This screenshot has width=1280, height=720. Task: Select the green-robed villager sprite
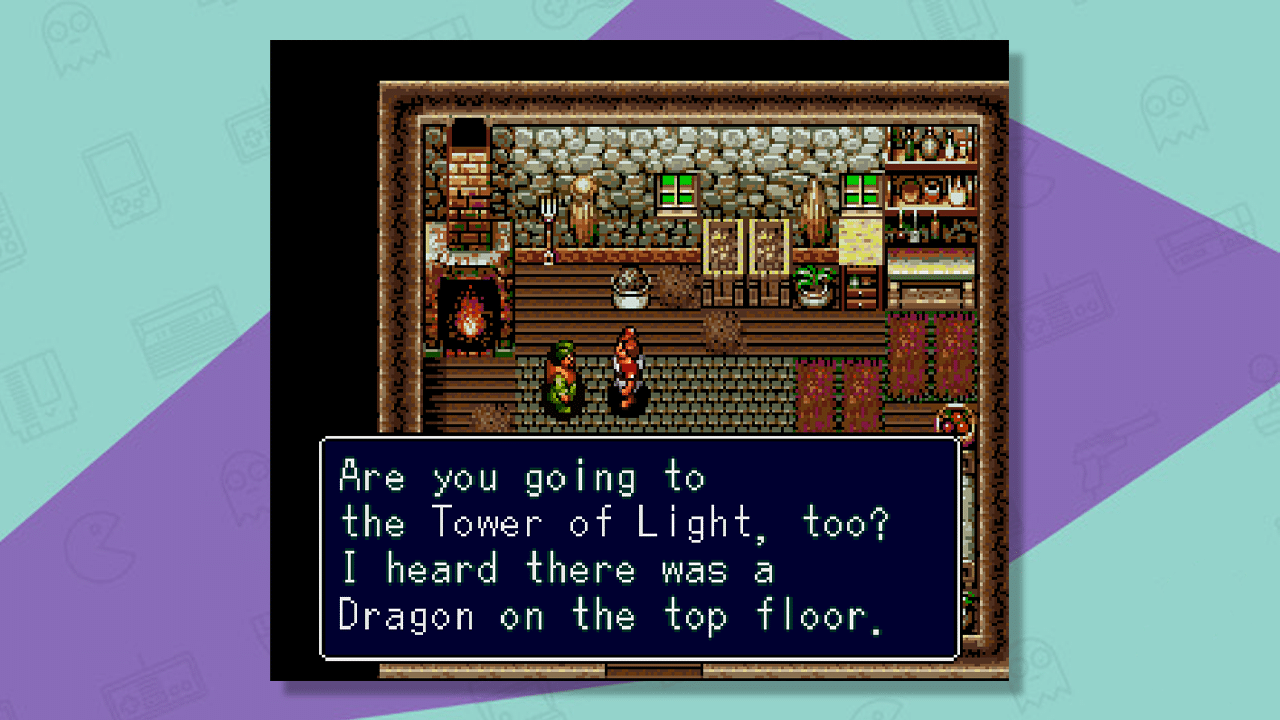563,375
